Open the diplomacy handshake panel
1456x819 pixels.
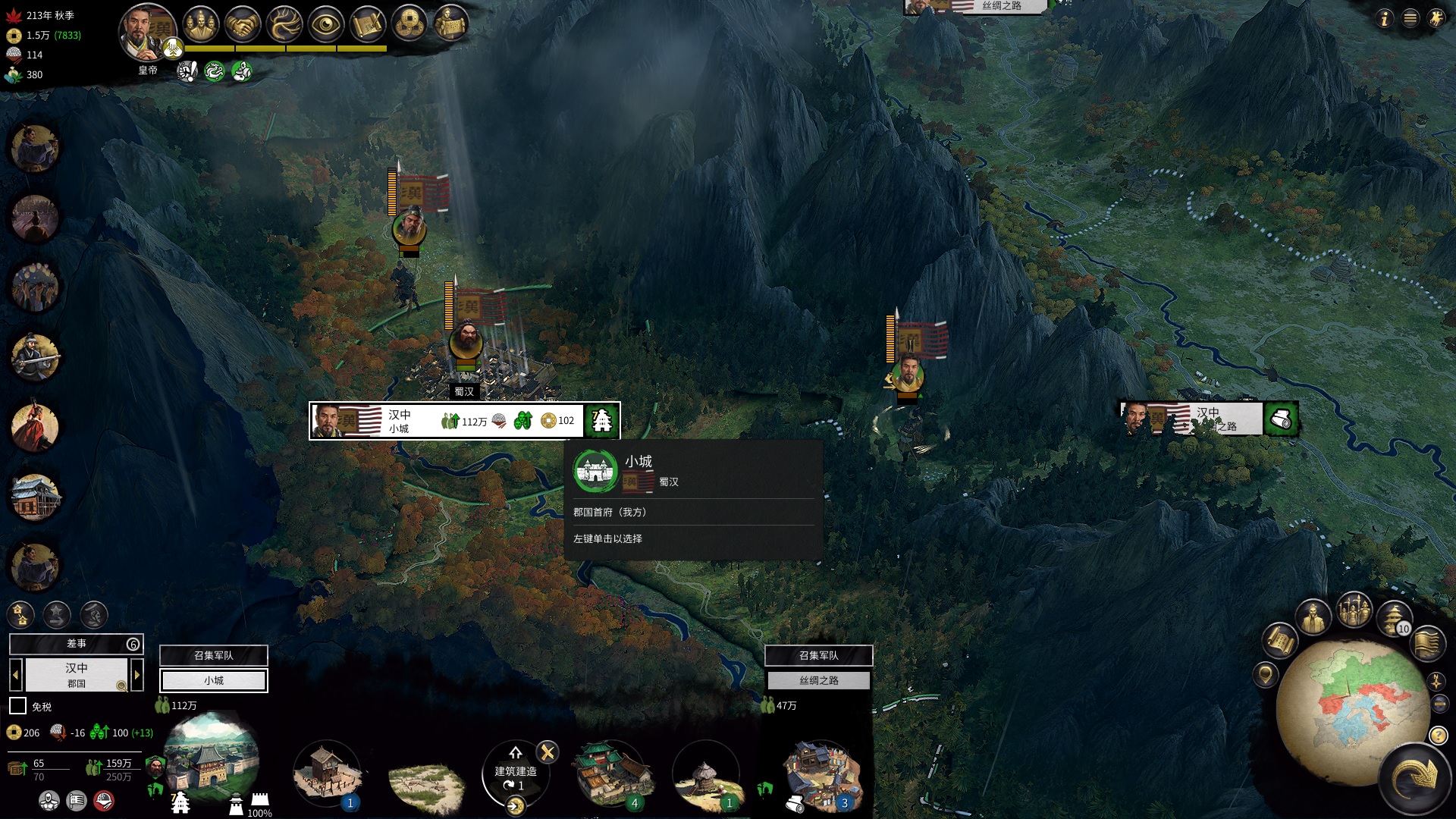coord(243,25)
